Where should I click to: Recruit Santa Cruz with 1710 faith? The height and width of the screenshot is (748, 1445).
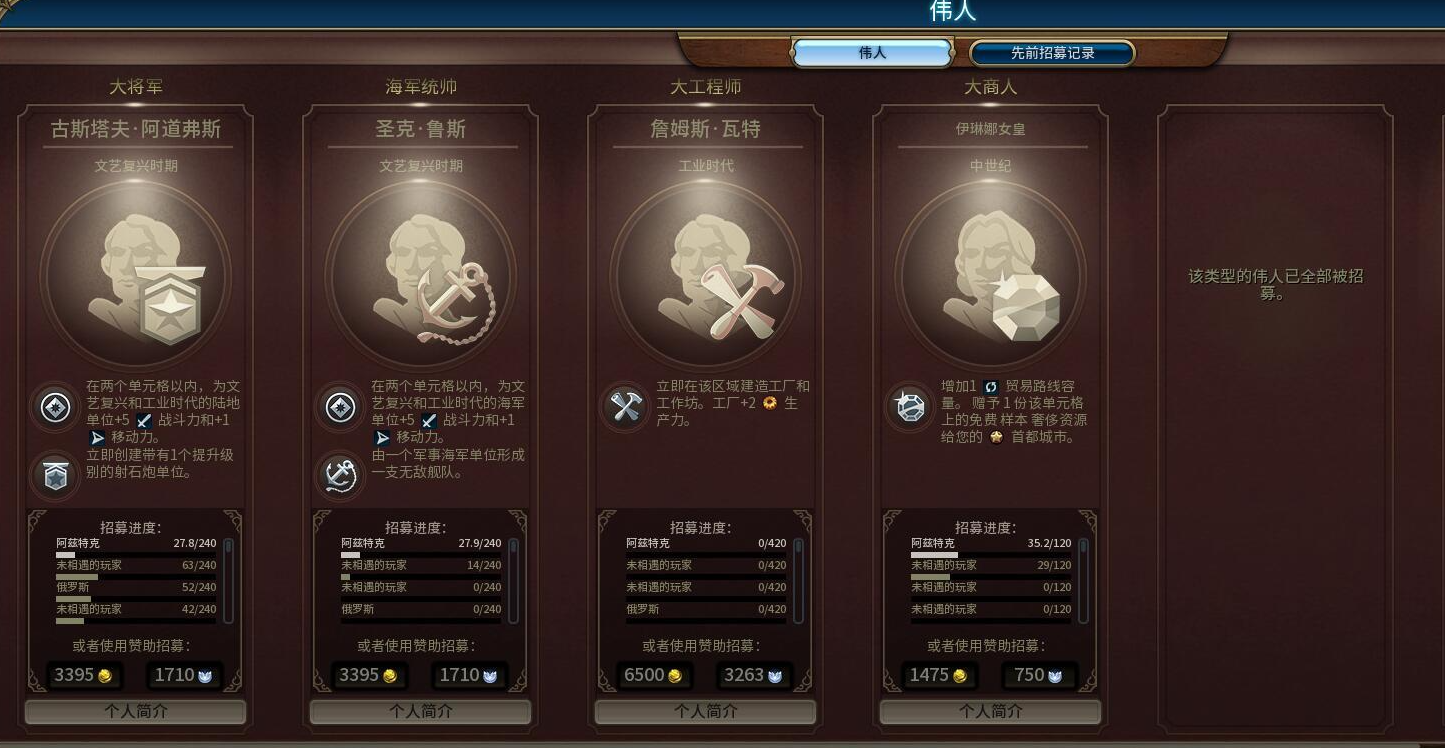(x=469, y=675)
